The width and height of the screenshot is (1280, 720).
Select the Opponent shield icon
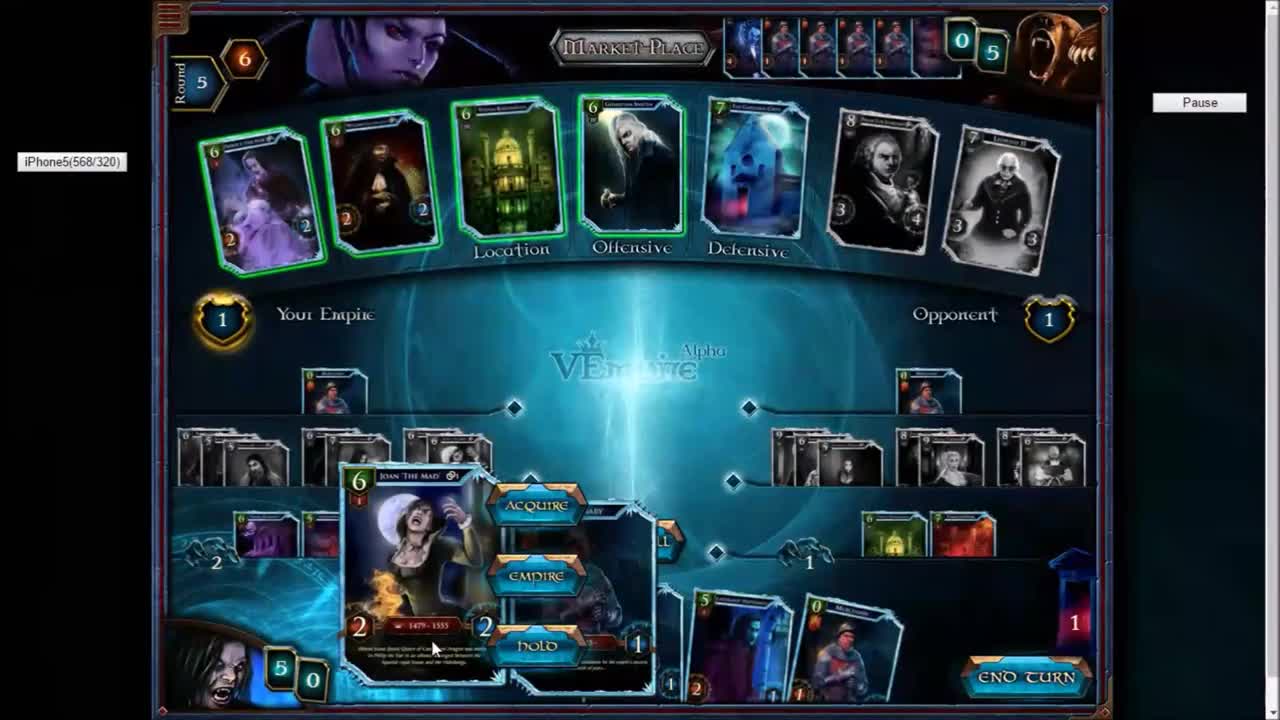coord(1049,321)
